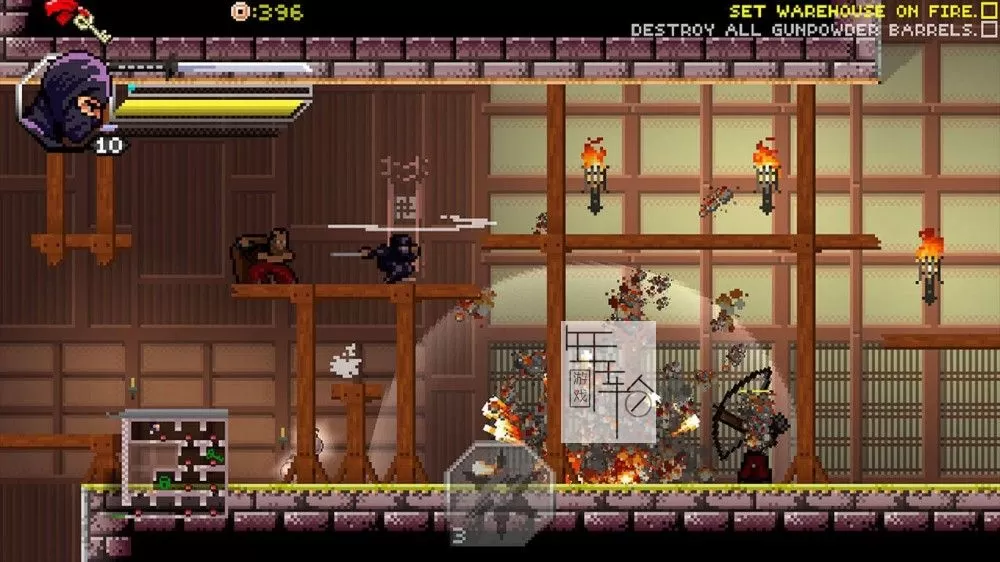Tick the checkbox beside "Destroy all gunpowder barrels"

[x=988, y=30]
